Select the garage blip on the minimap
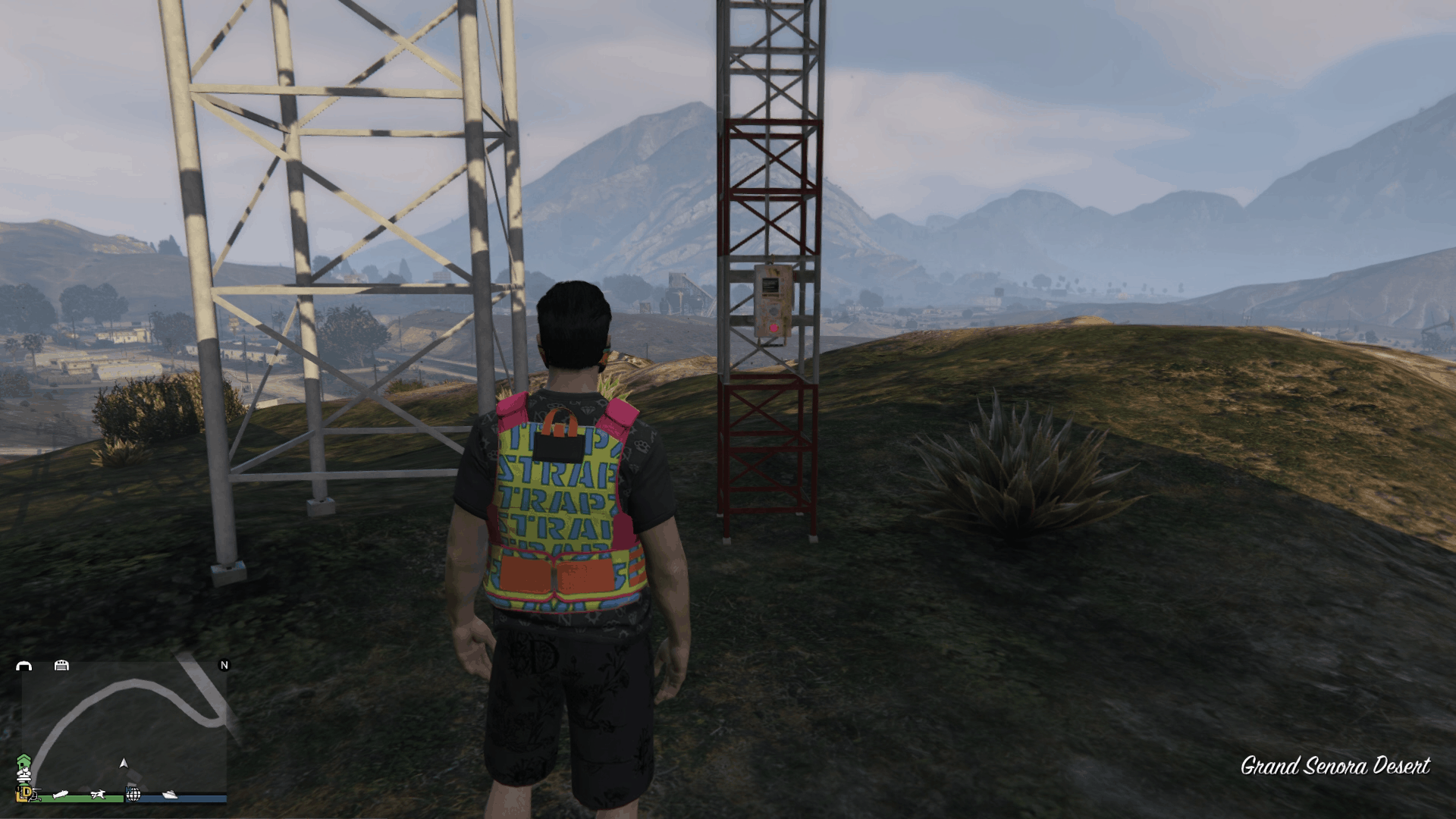 (61, 665)
